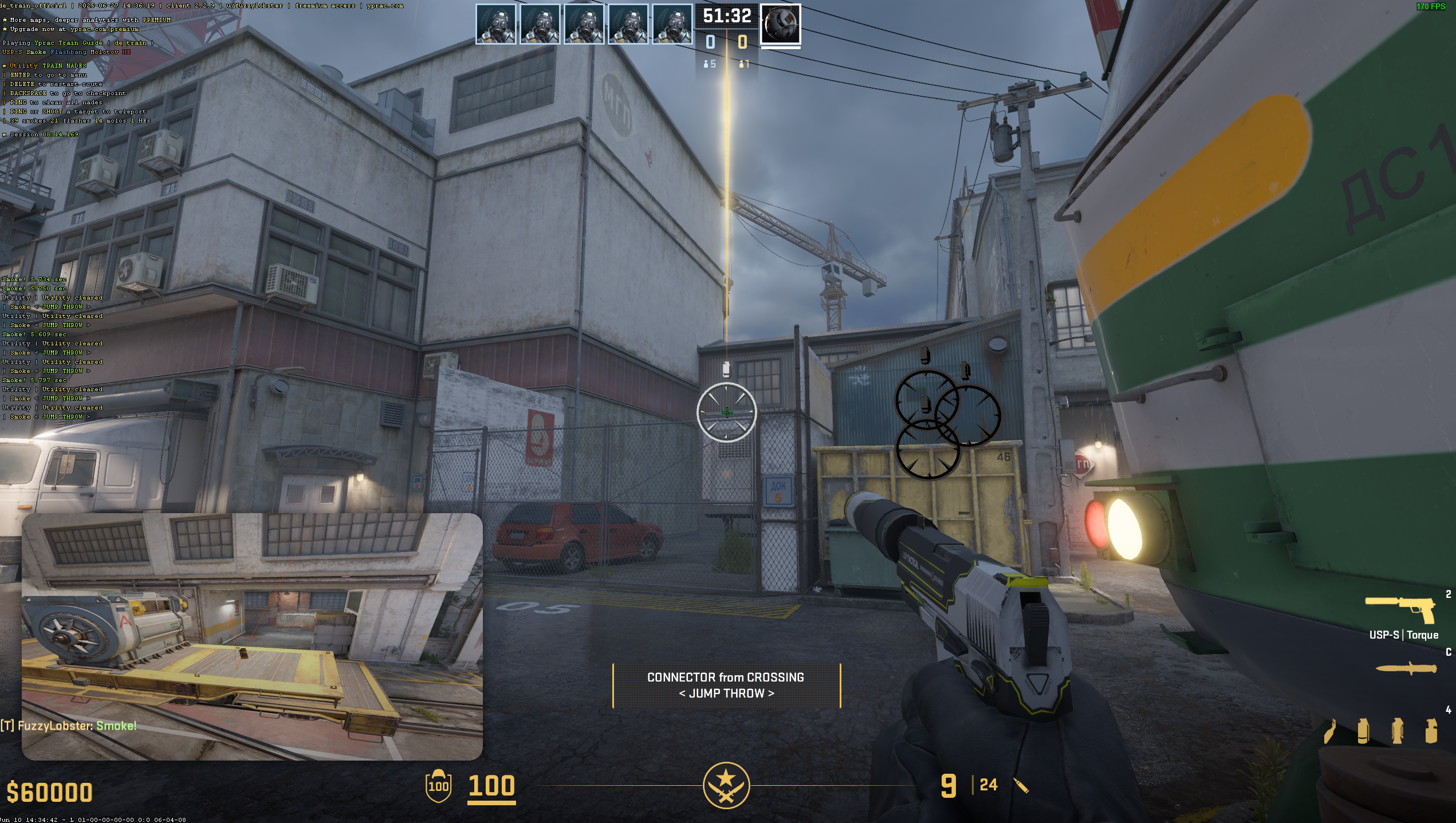Click the white highlighted lineup aim circle
1456x823 pixels.
pos(726,412)
